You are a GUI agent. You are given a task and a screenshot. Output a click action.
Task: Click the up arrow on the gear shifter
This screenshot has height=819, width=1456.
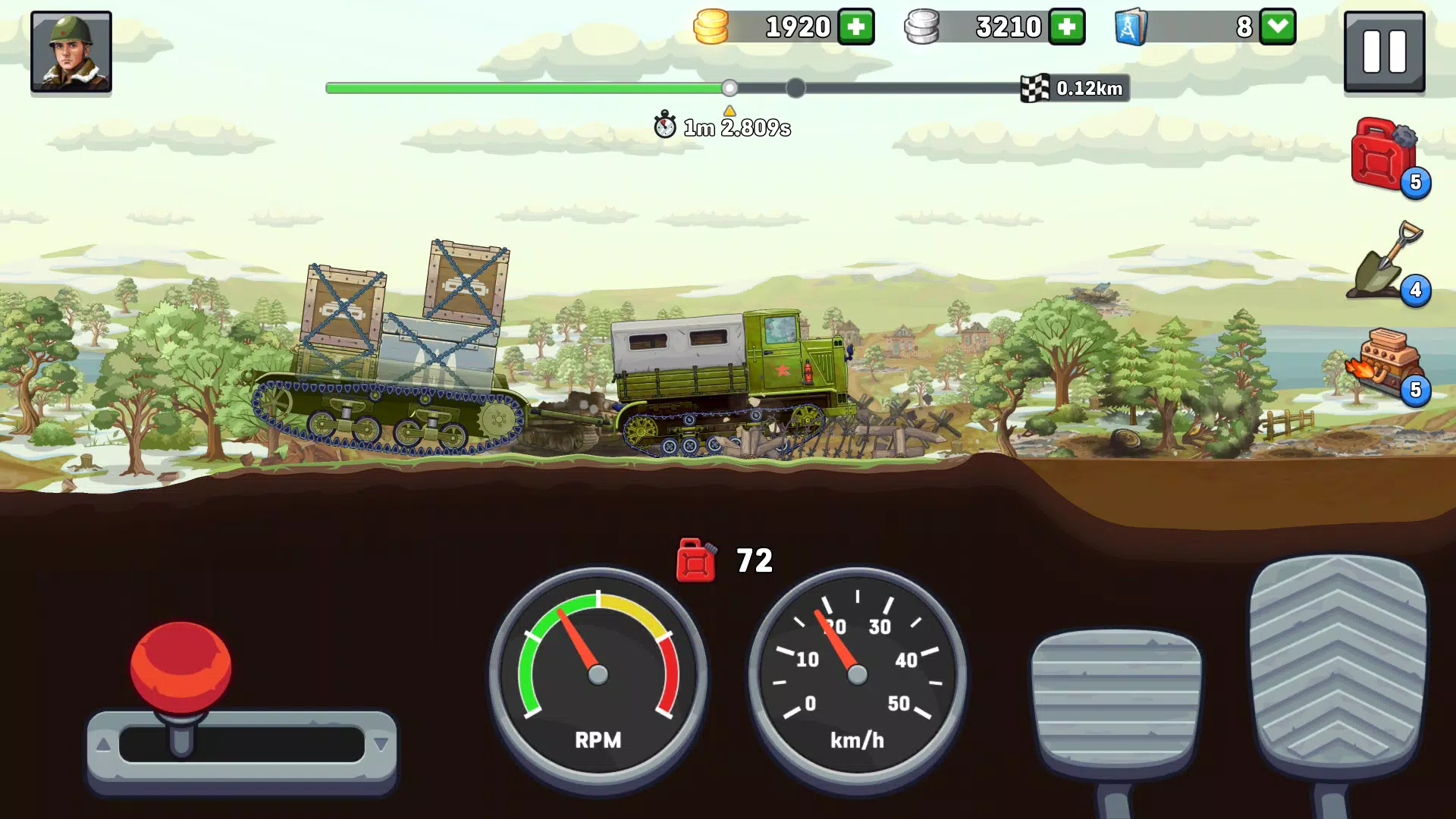tap(105, 742)
